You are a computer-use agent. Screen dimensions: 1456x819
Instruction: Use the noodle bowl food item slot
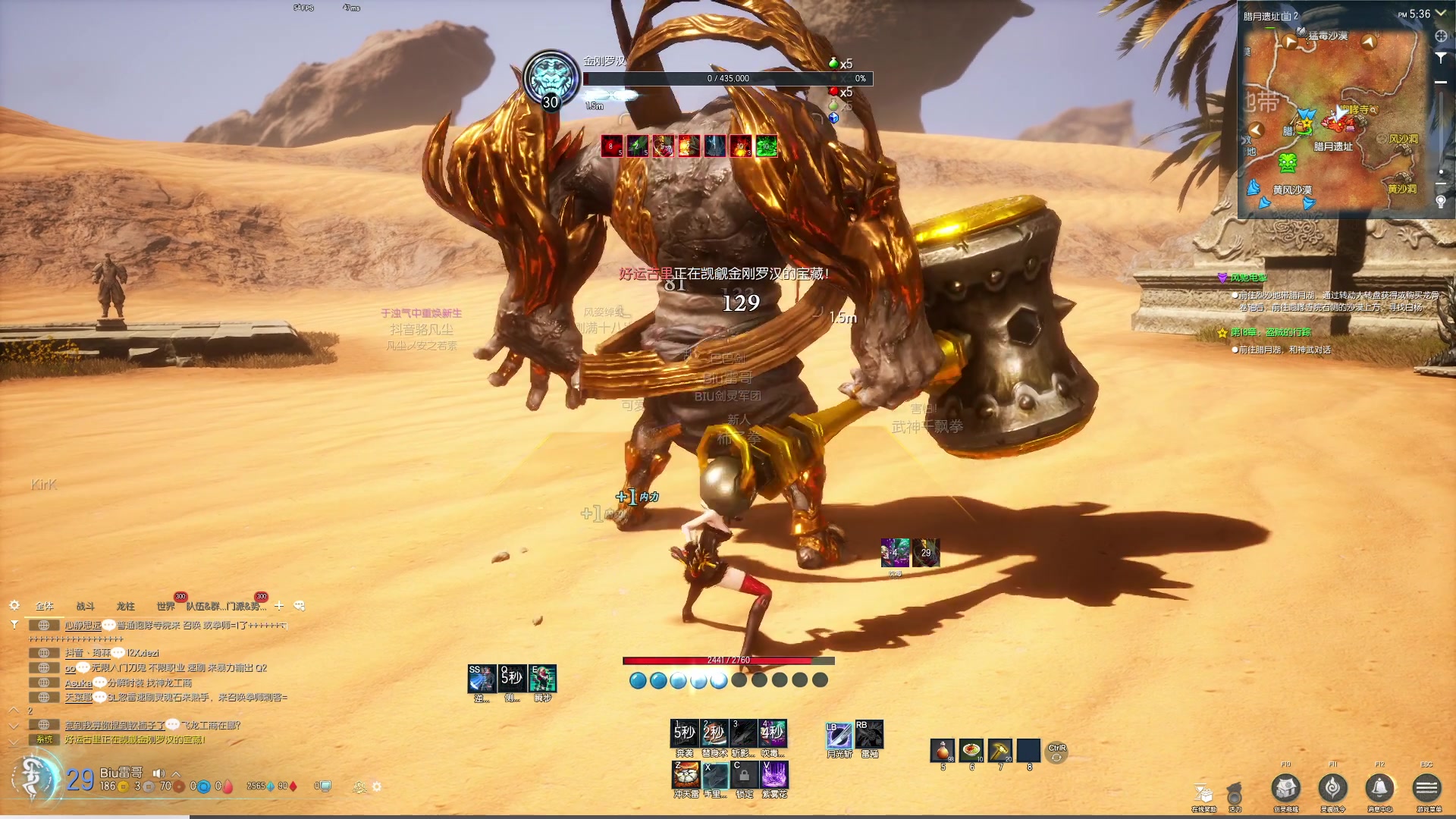[971, 750]
